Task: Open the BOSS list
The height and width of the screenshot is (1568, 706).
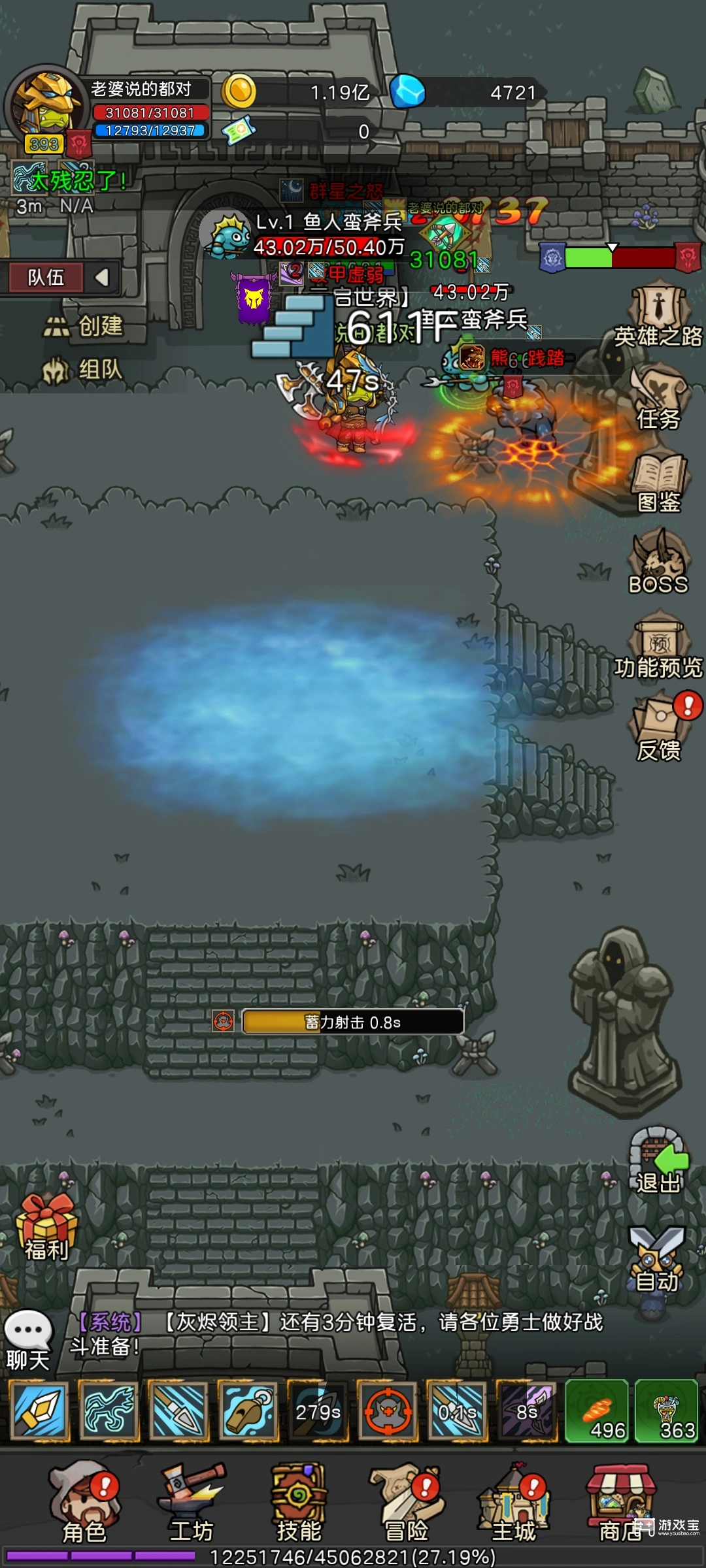Action: 658,563
